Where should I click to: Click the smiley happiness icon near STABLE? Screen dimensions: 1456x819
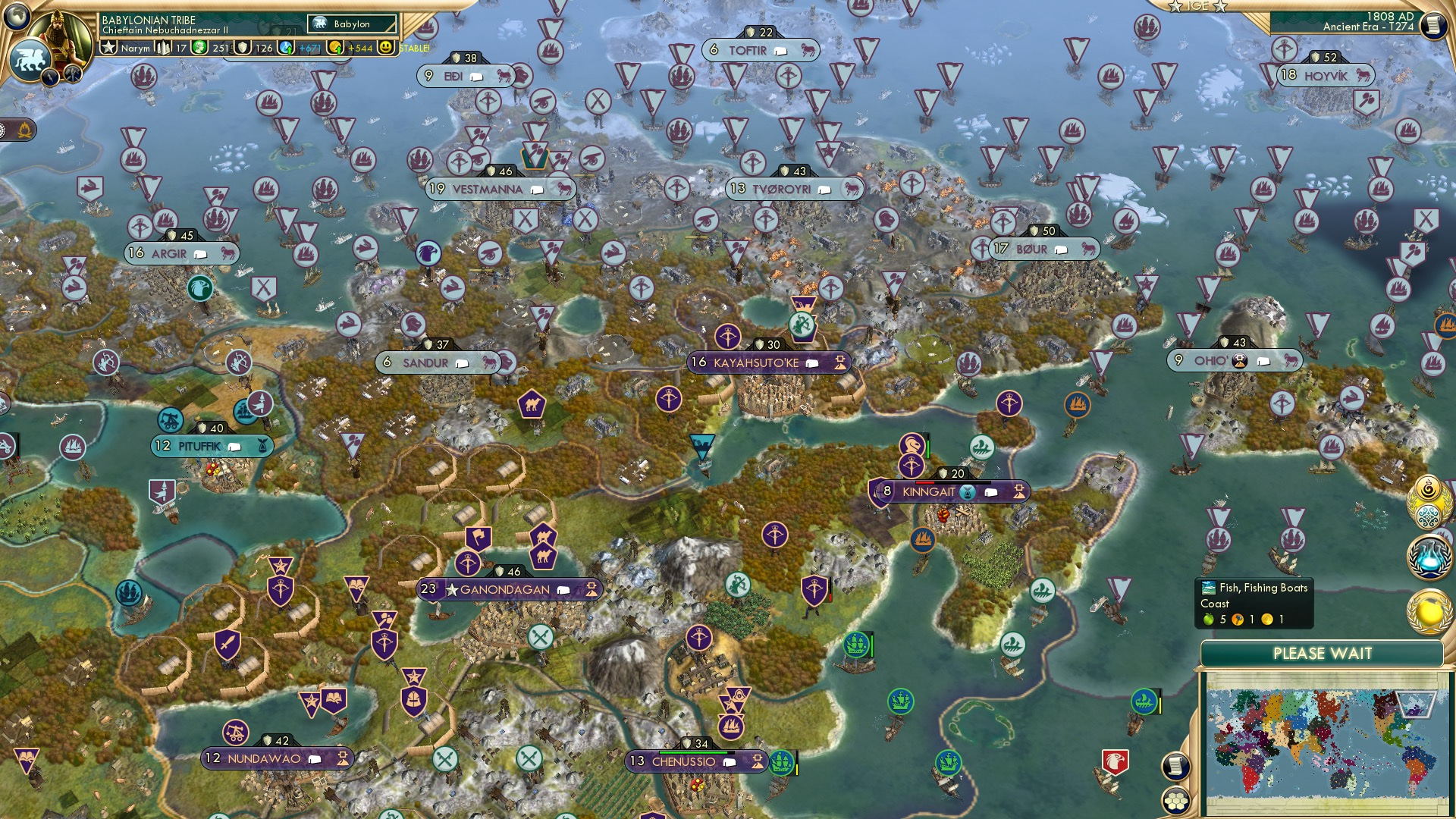coord(387,48)
